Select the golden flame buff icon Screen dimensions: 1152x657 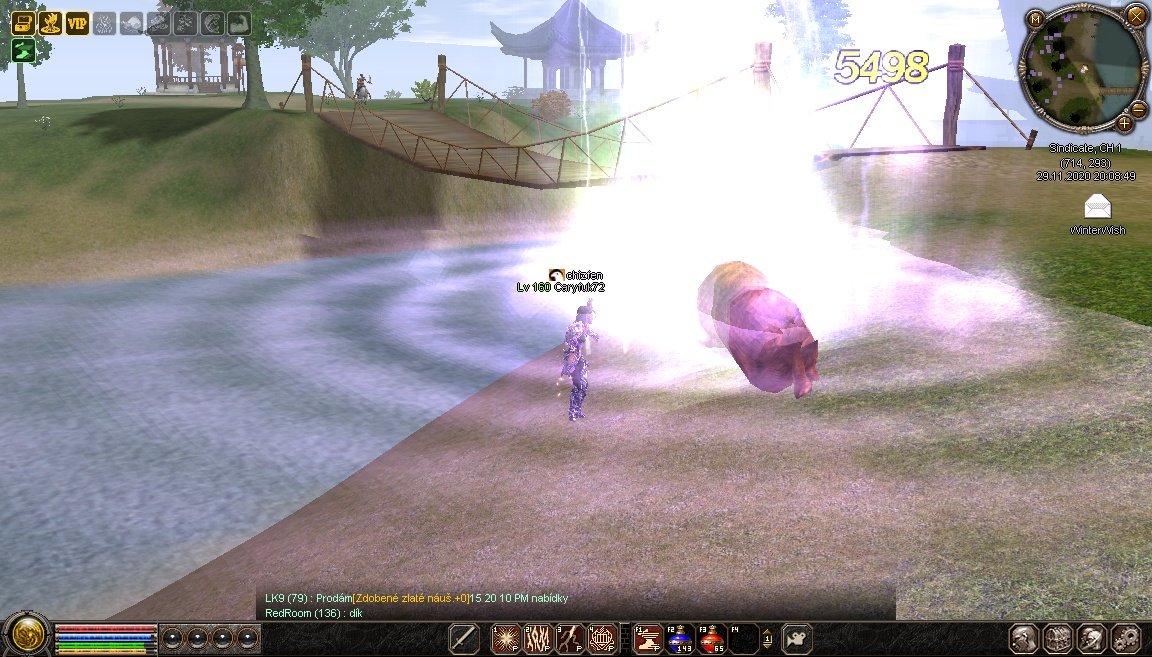coord(50,24)
